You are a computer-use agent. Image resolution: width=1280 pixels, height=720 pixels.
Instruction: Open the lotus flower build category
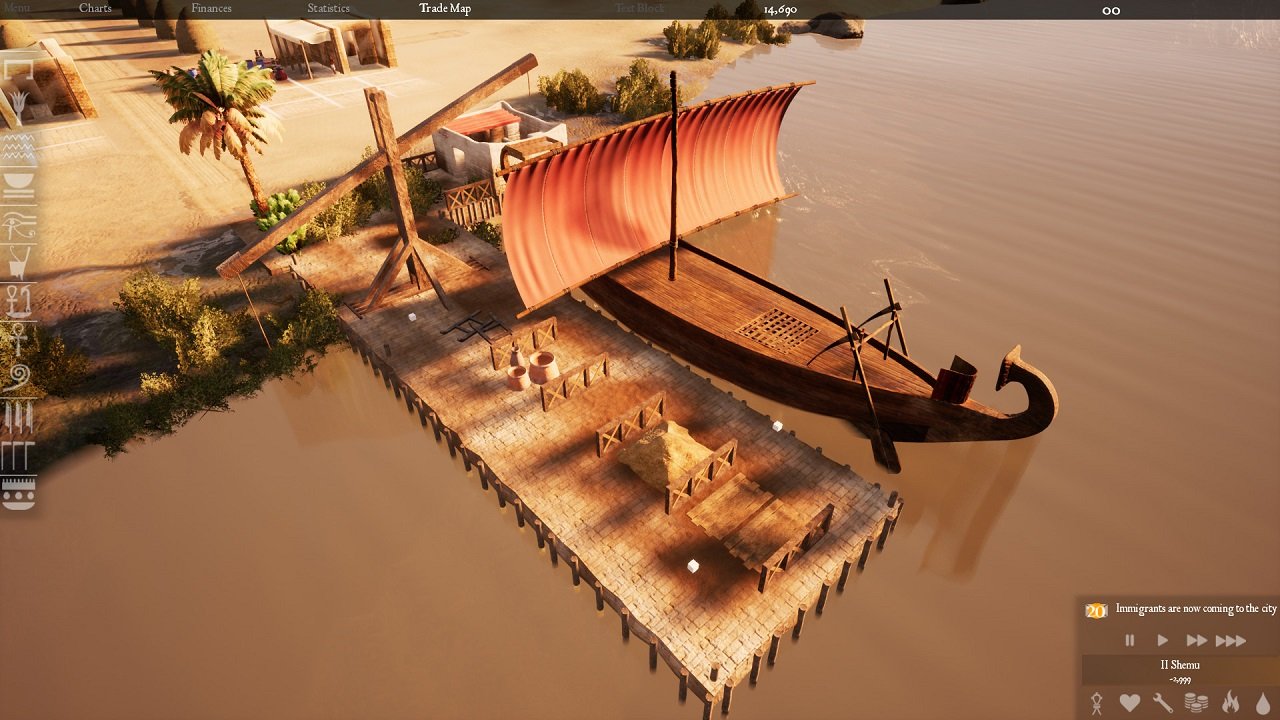tap(19, 107)
